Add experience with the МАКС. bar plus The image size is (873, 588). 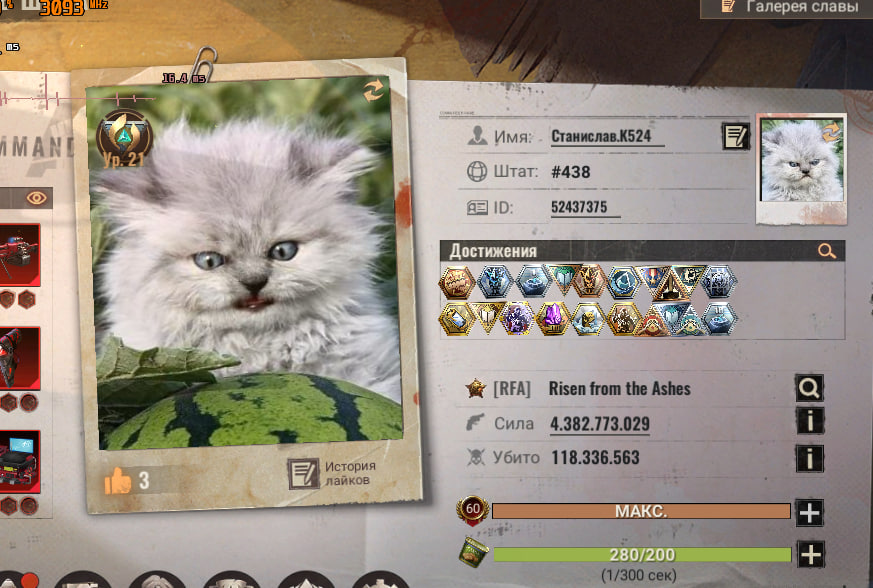coord(809,513)
